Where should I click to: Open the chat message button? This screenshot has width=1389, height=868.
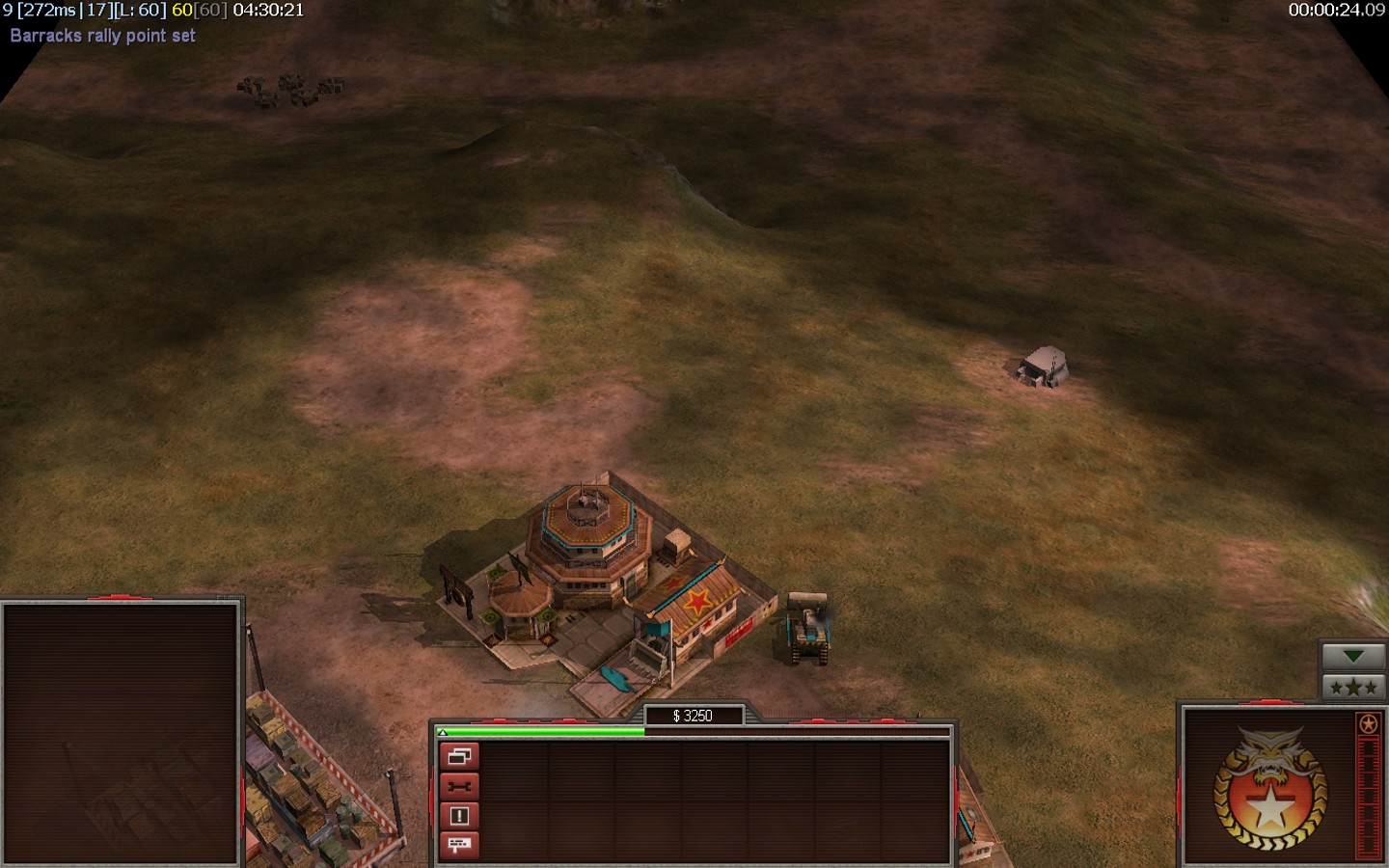(459, 845)
